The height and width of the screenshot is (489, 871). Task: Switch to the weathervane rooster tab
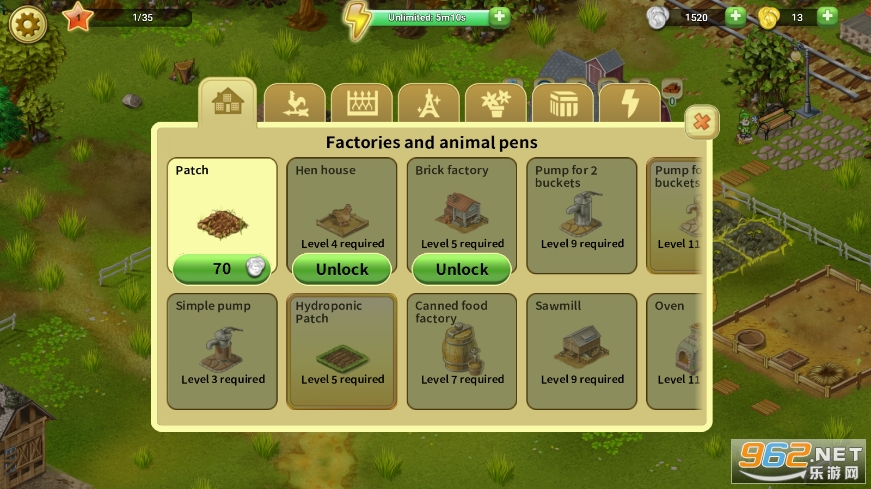(x=295, y=103)
